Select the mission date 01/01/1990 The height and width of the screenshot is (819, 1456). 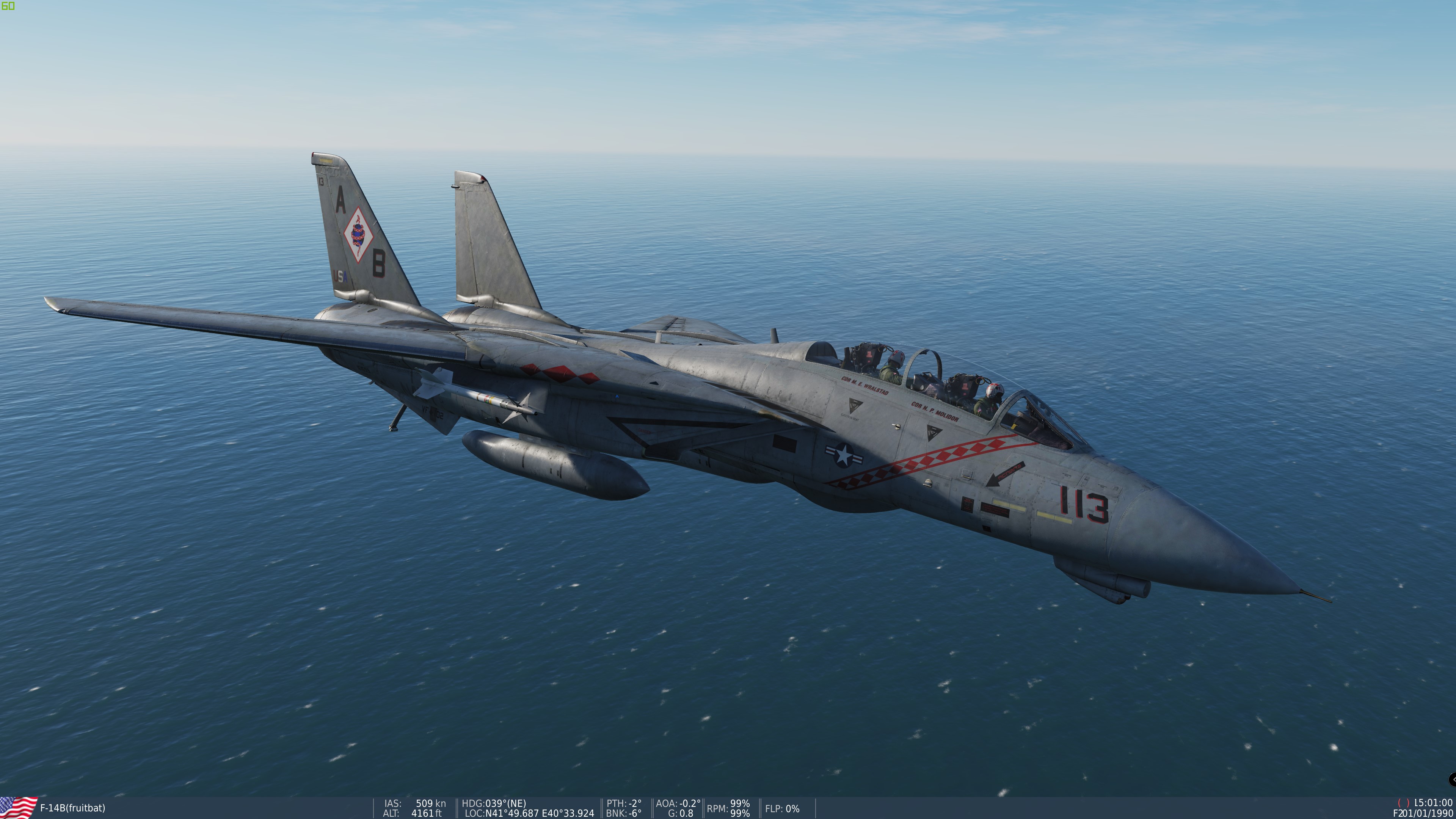[1425, 813]
